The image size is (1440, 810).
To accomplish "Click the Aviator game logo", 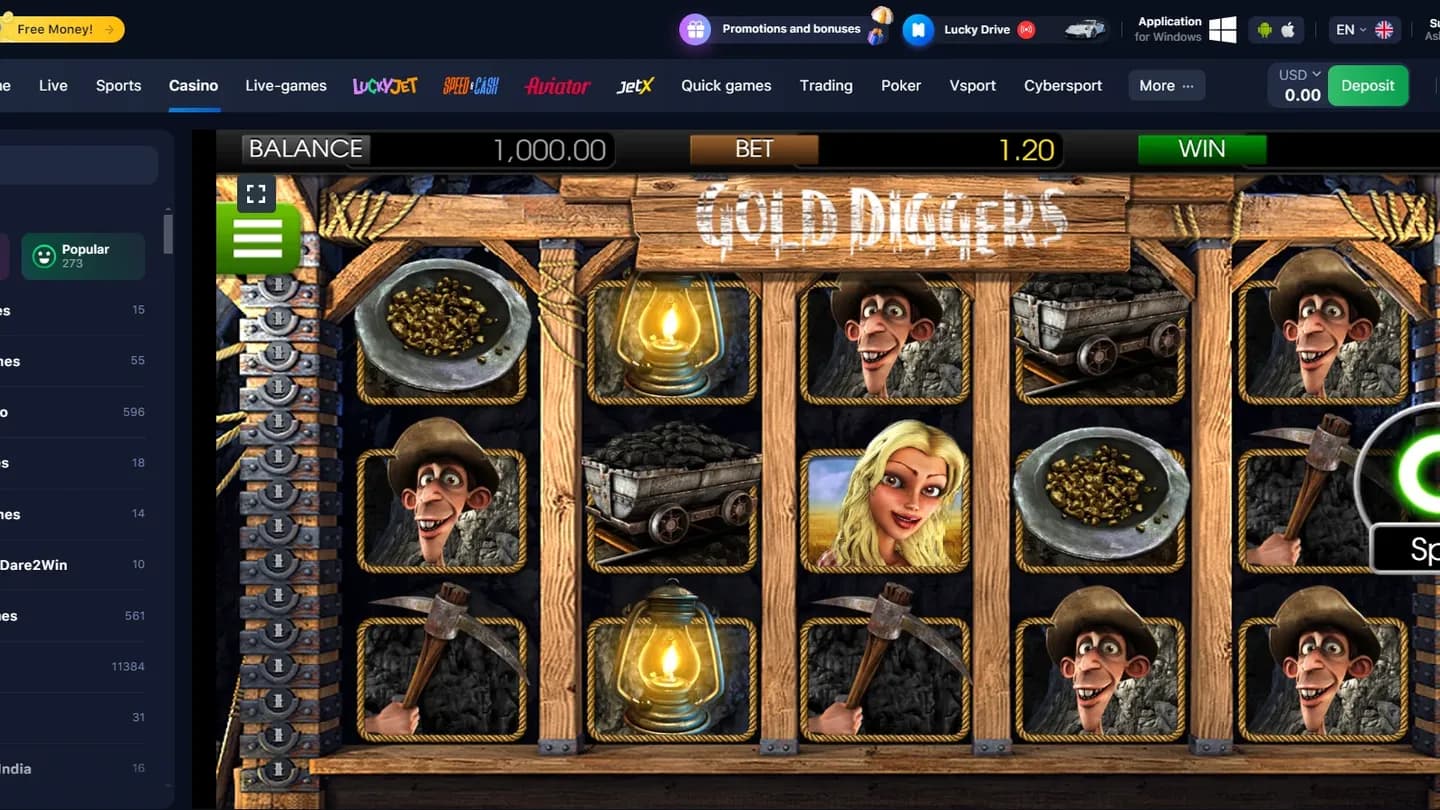I will pos(557,86).
